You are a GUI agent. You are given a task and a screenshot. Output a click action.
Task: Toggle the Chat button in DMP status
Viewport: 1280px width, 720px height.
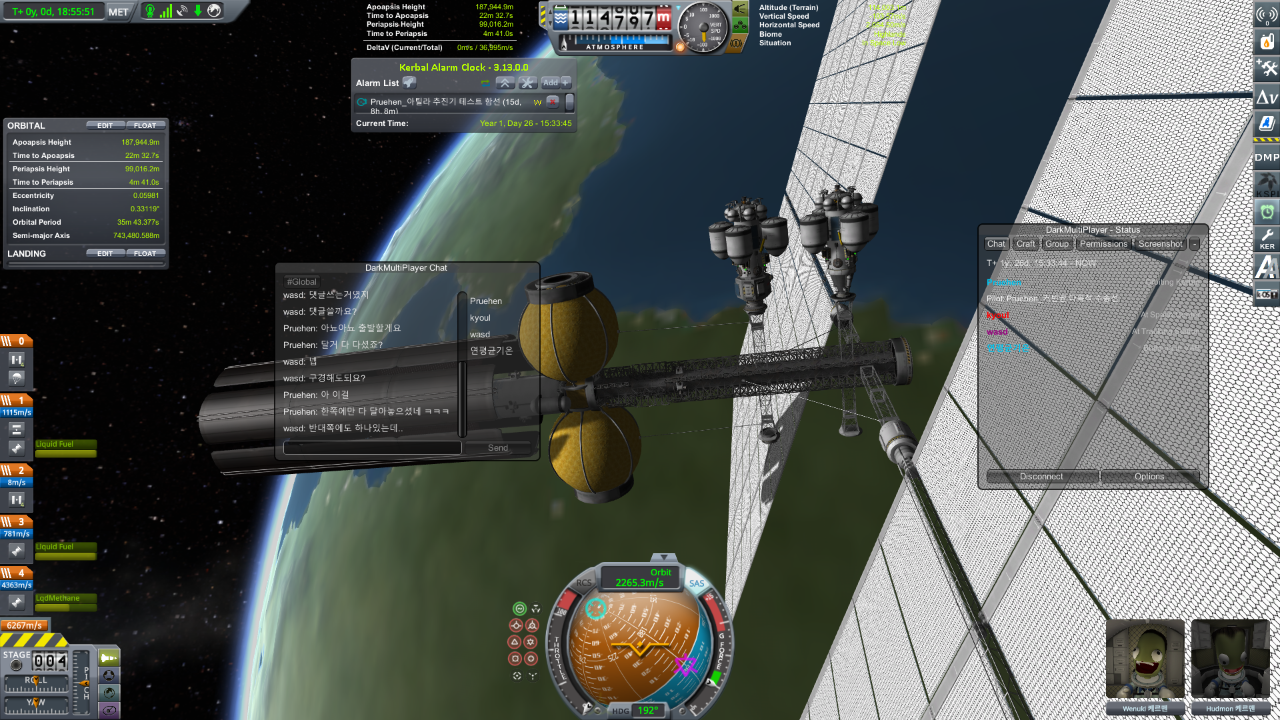(996, 244)
